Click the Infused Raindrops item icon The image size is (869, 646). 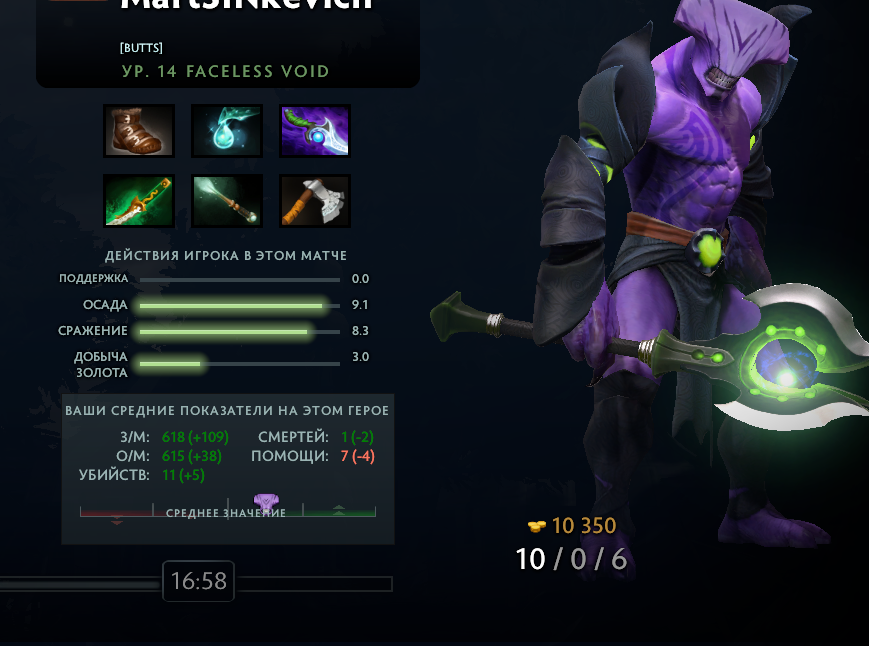[x=227, y=131]
